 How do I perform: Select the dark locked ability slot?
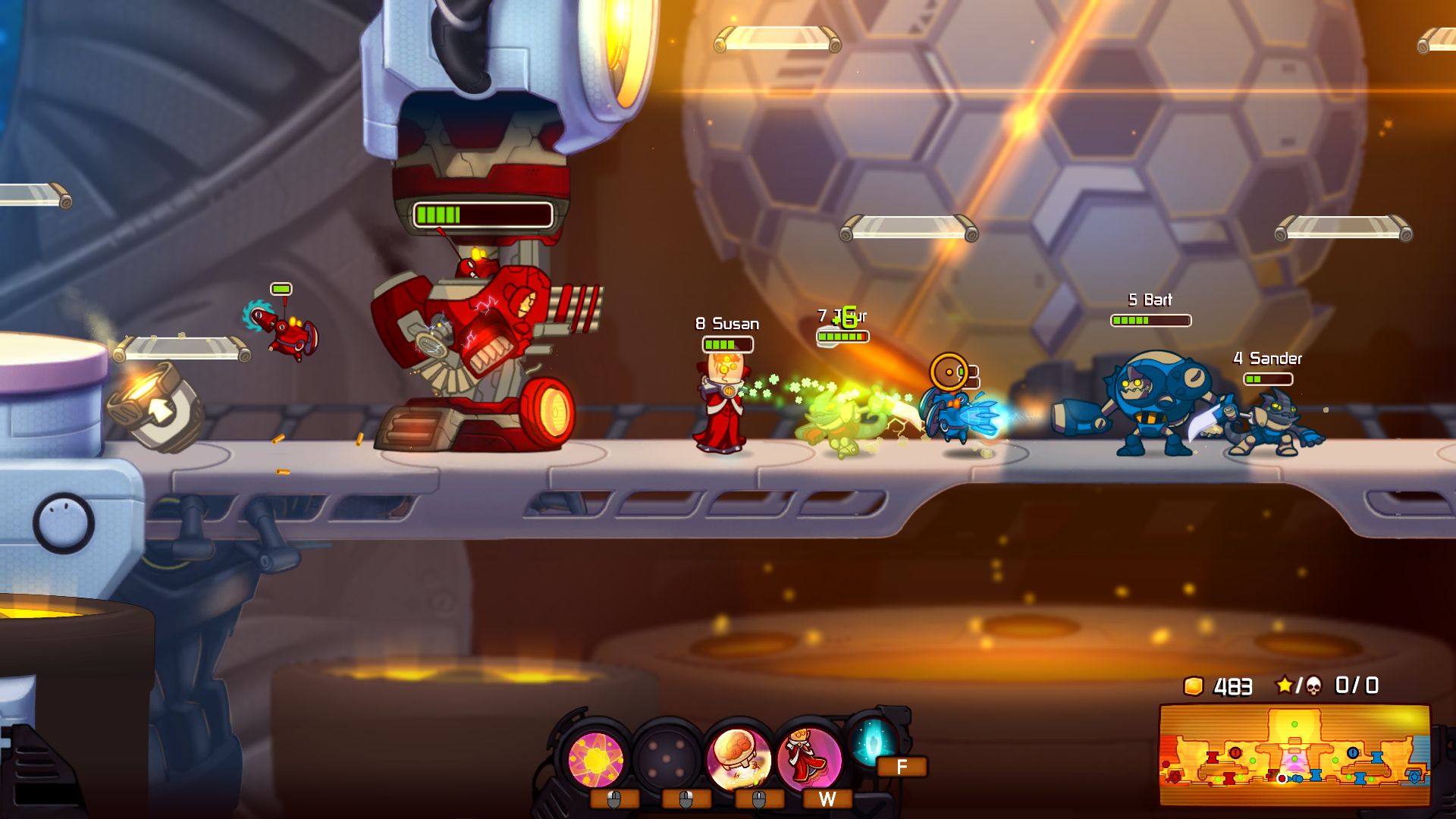pos(667,758)
